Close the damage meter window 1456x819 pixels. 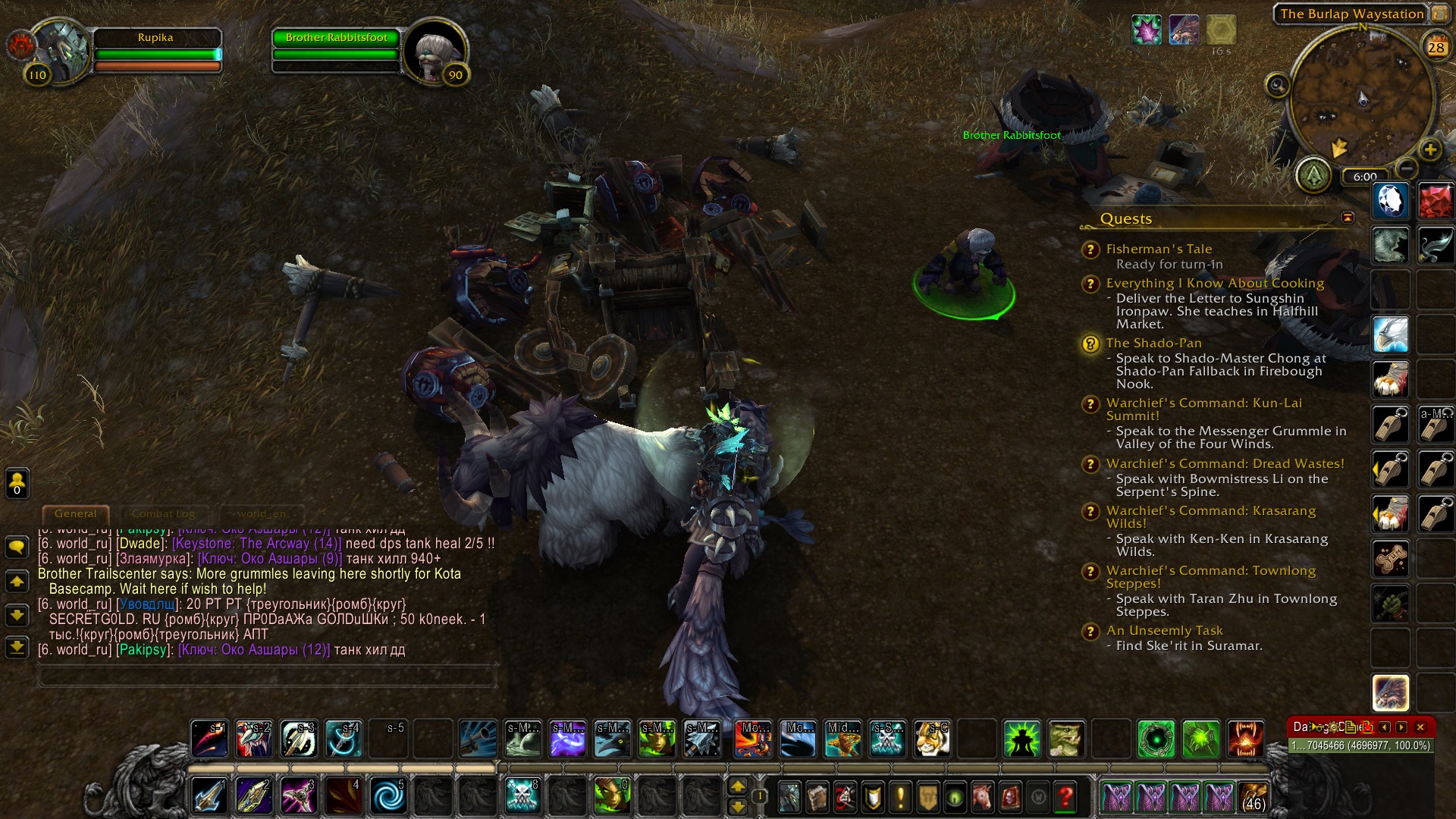tap(1420, 727)
